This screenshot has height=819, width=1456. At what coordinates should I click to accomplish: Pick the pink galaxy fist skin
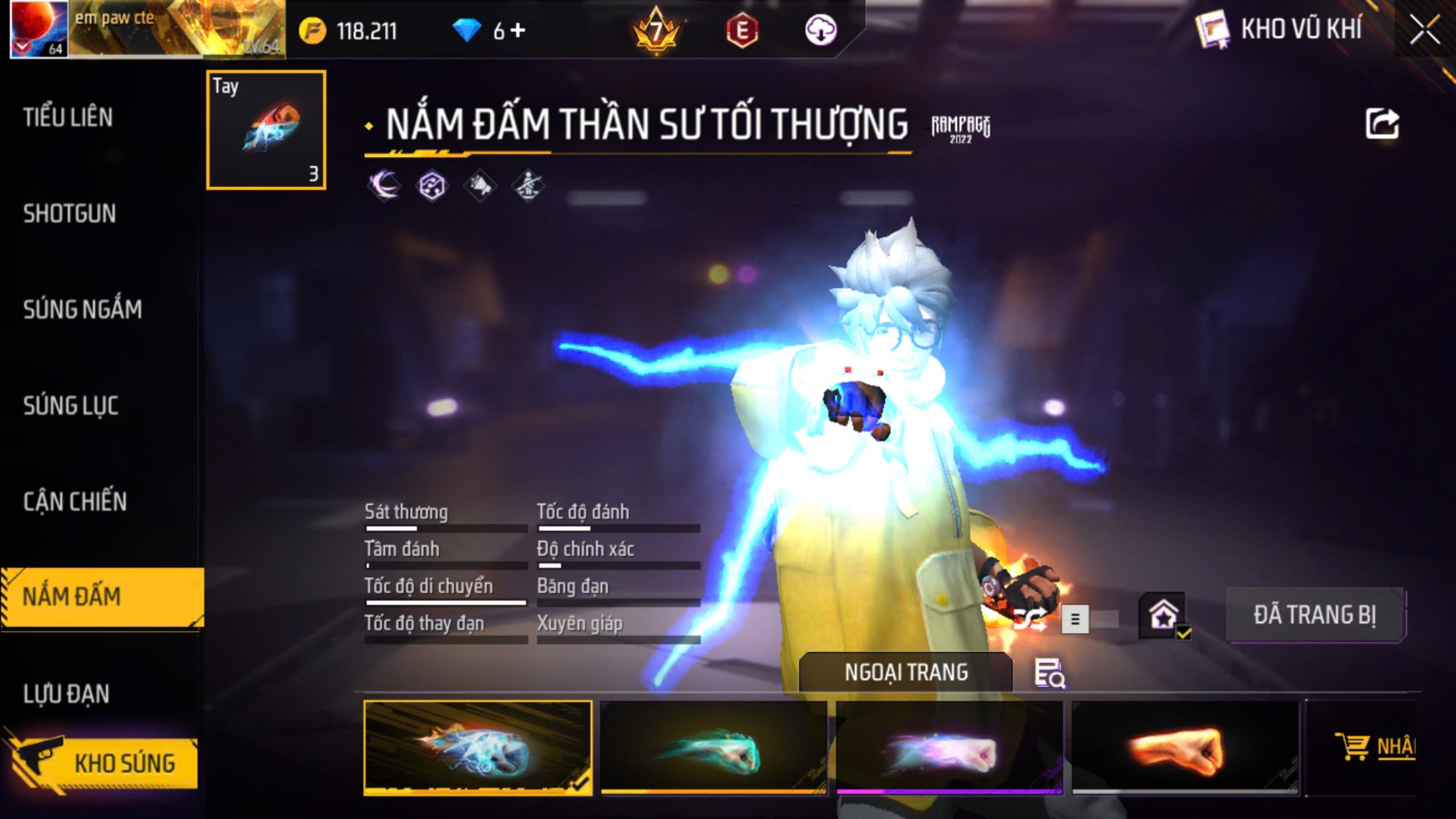(949, 748)
